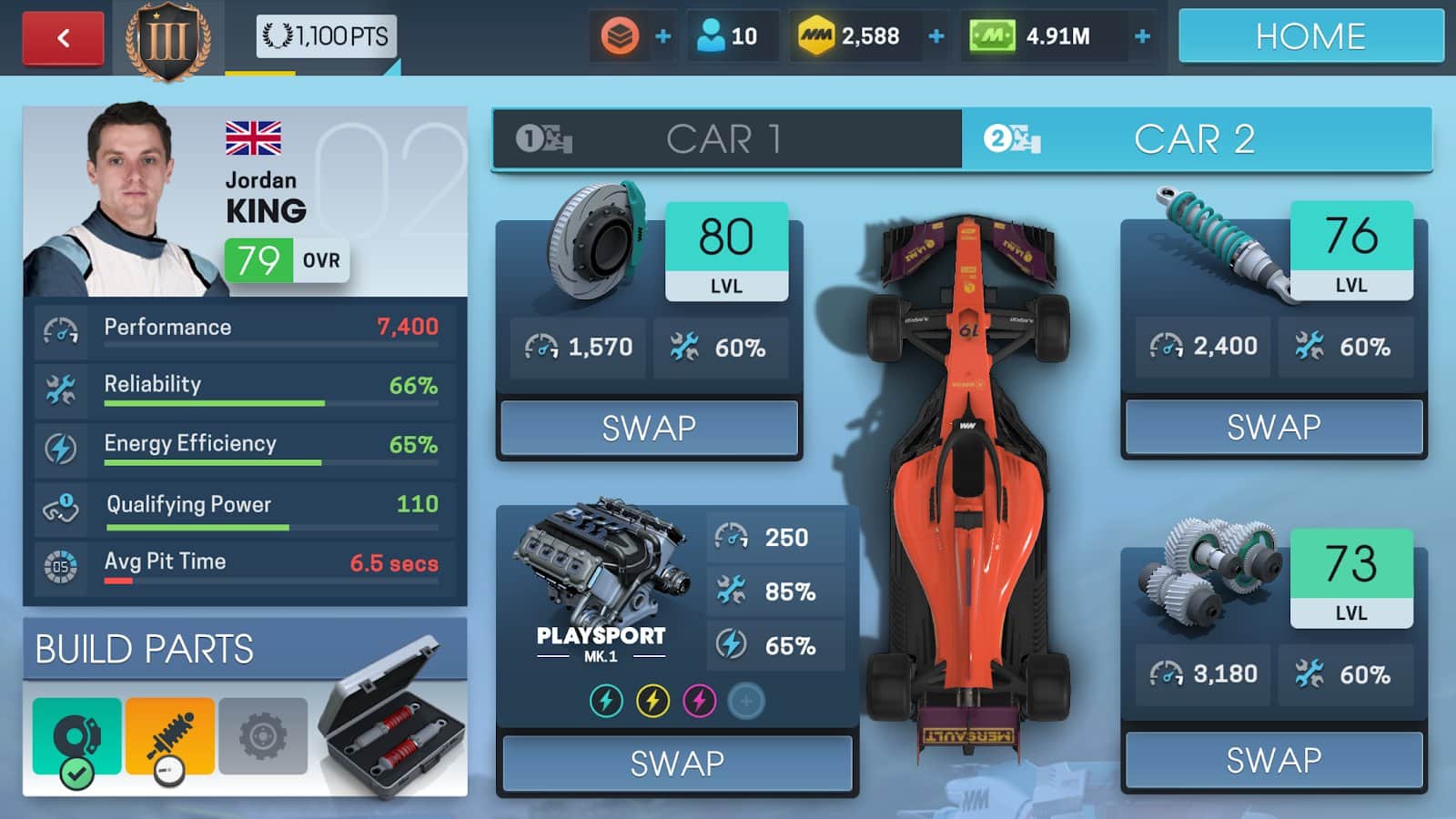The image size is (1456, 819).
Task: Buy more gold MM coins
Action: coord(936,36)
